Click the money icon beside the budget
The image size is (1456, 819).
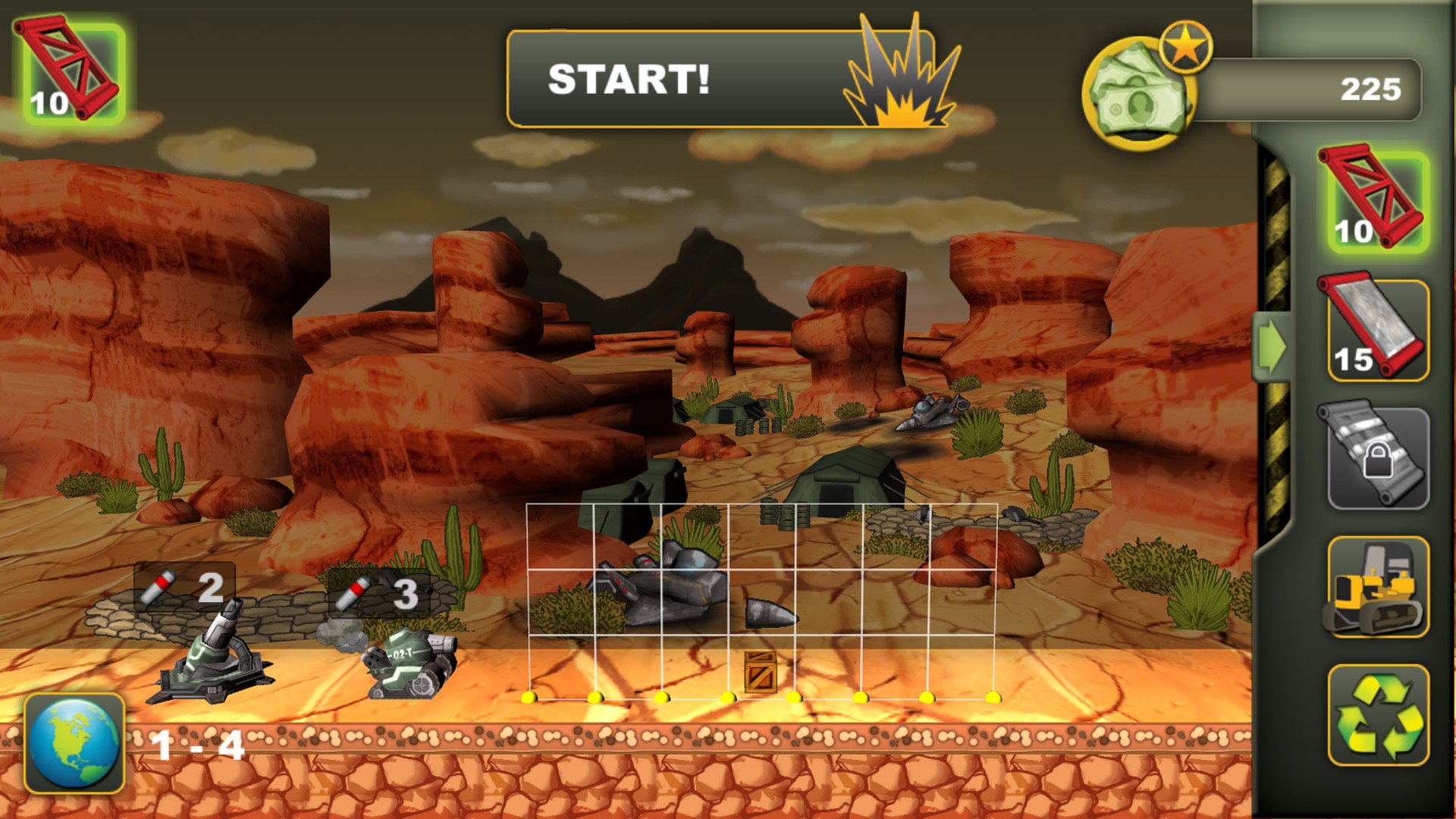coord(1141,87)
